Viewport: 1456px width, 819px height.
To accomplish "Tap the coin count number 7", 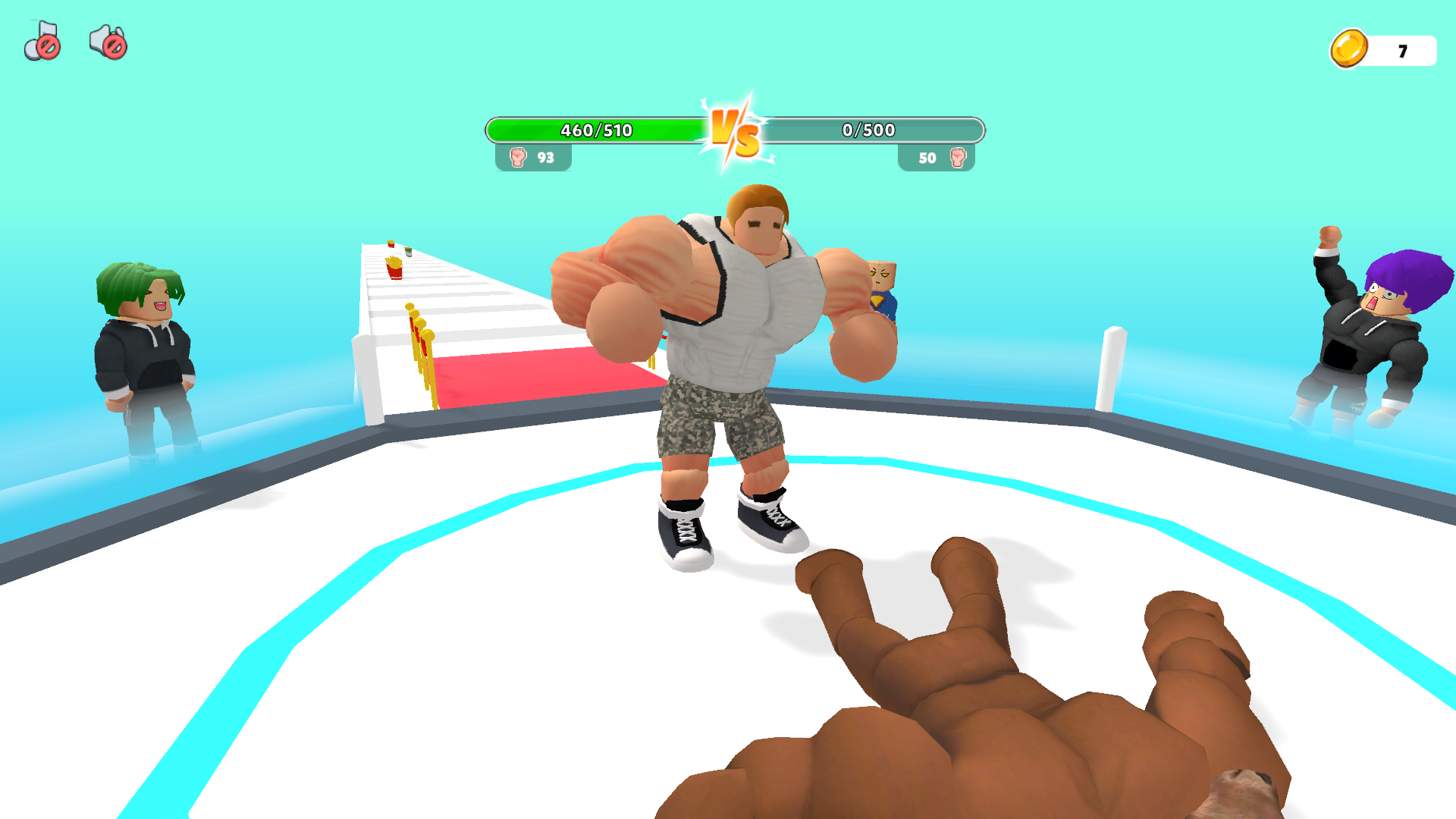I will (1402, 49).
